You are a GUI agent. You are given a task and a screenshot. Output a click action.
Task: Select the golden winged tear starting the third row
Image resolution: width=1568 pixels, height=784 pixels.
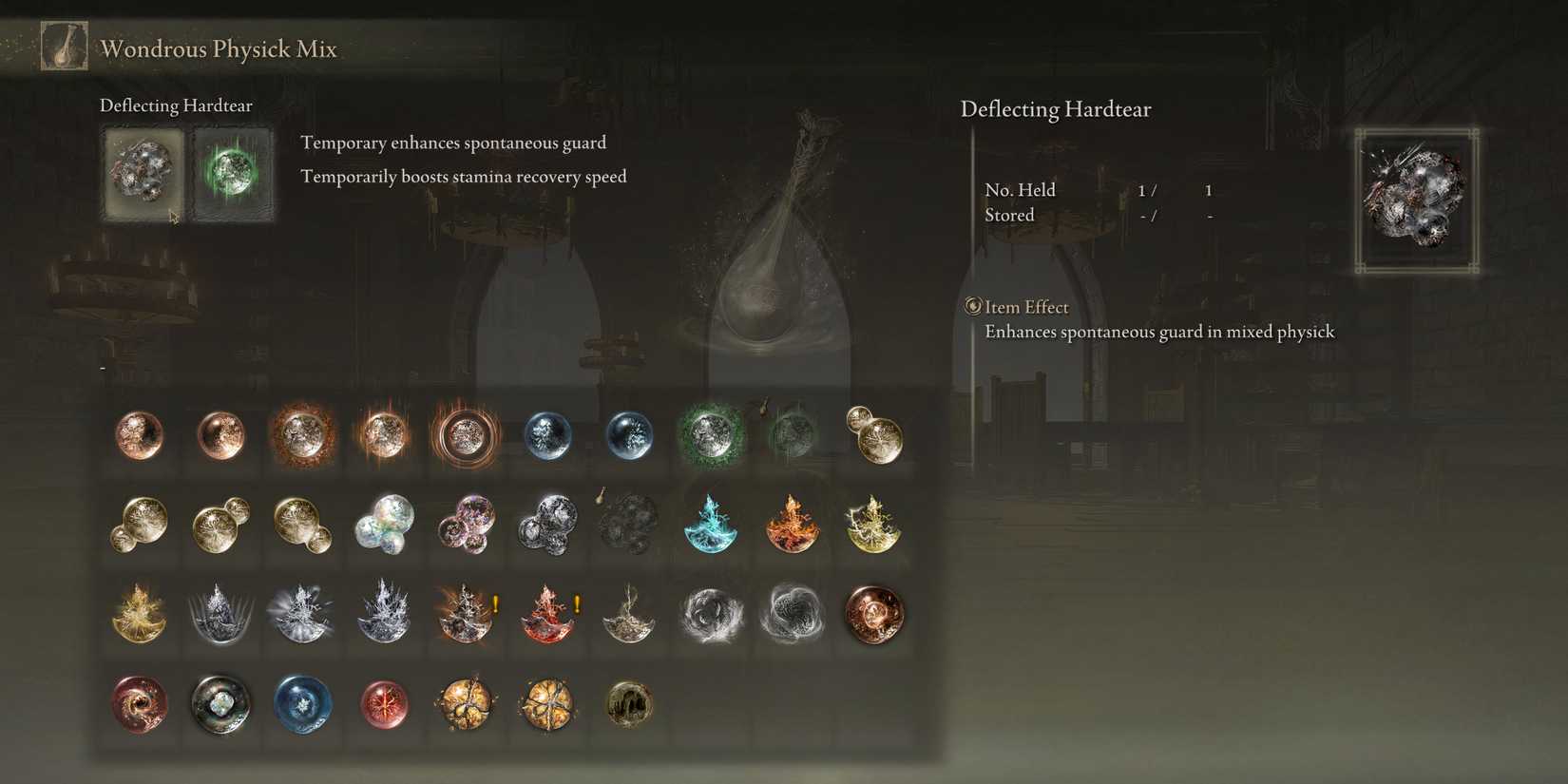click(x=139, y=615)
